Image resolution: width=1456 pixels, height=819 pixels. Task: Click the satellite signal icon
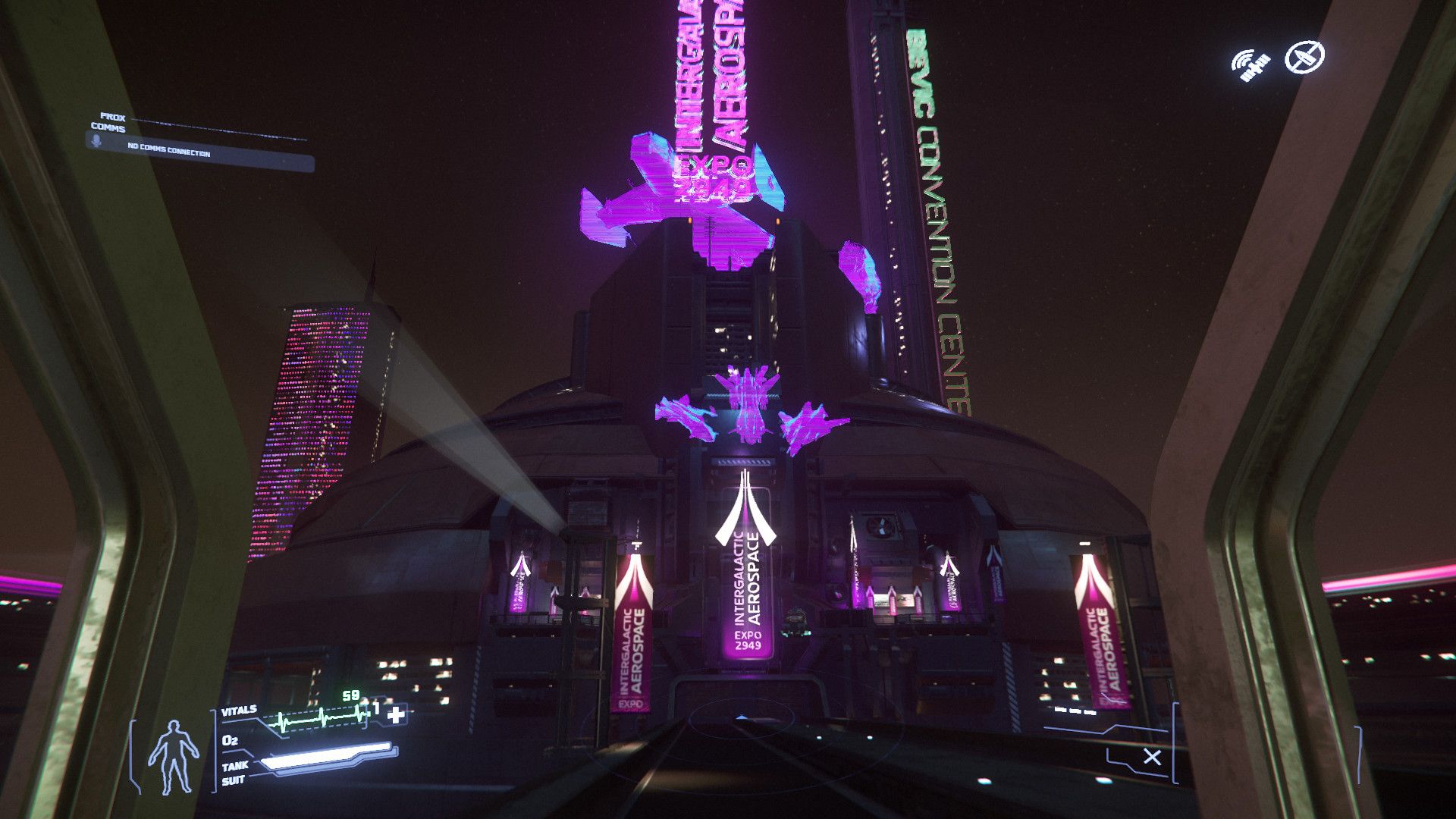(x=1250, y=64)
